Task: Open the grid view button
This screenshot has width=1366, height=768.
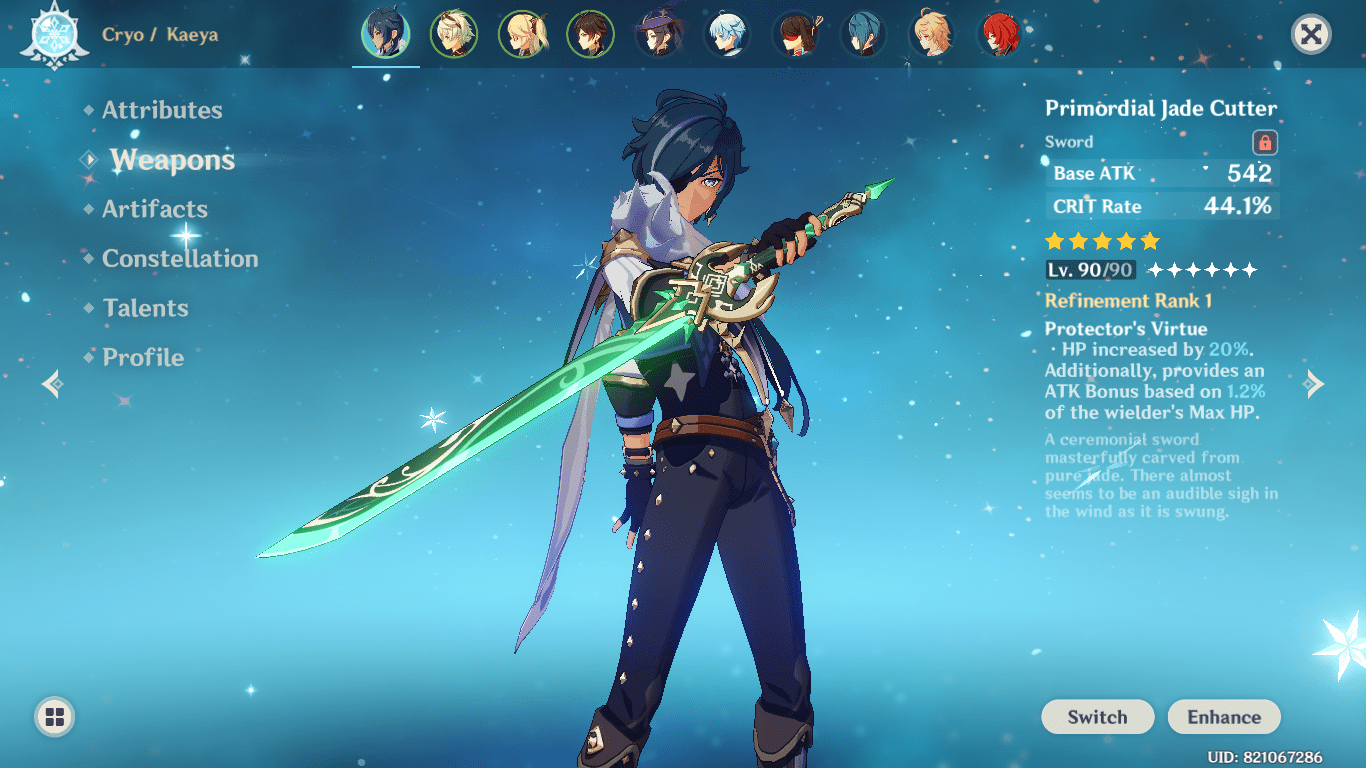Action: (x=54, y=716)
